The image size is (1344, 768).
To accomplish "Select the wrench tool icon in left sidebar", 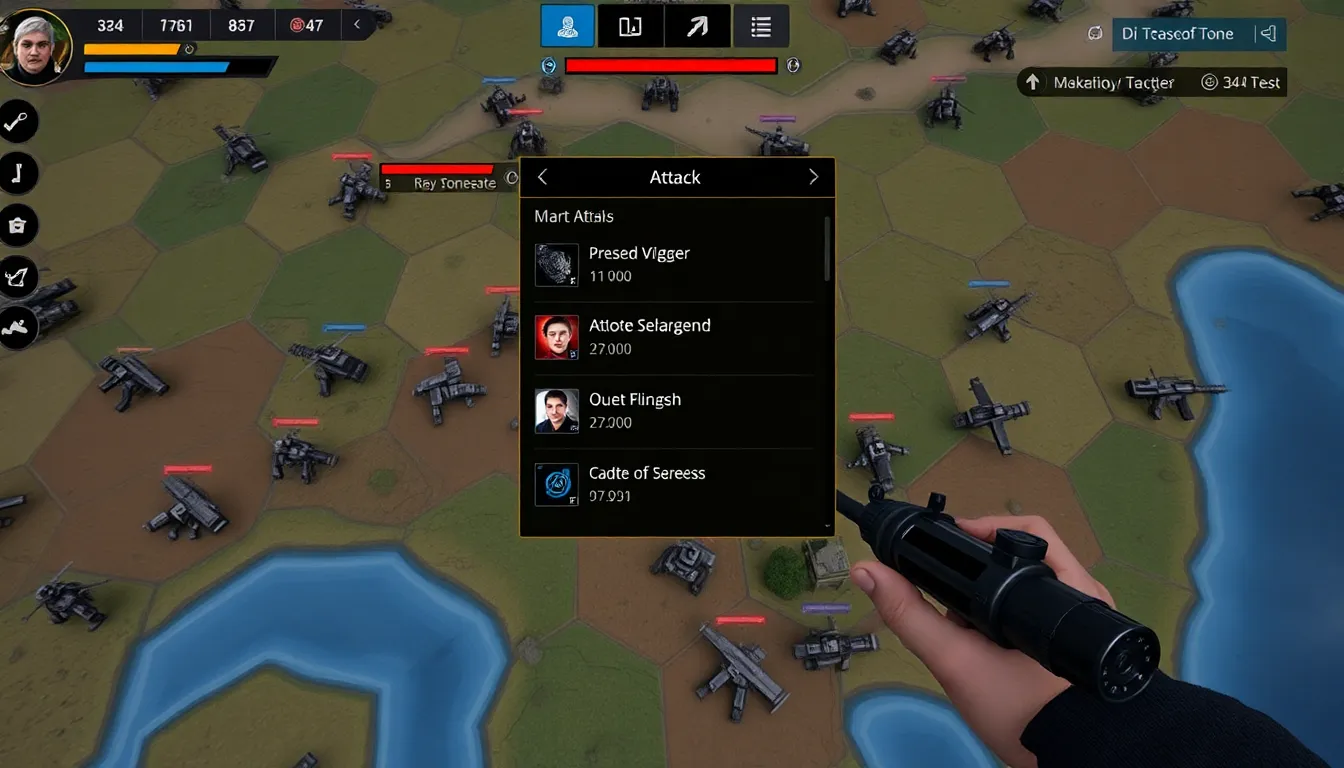I will point(20,121).
